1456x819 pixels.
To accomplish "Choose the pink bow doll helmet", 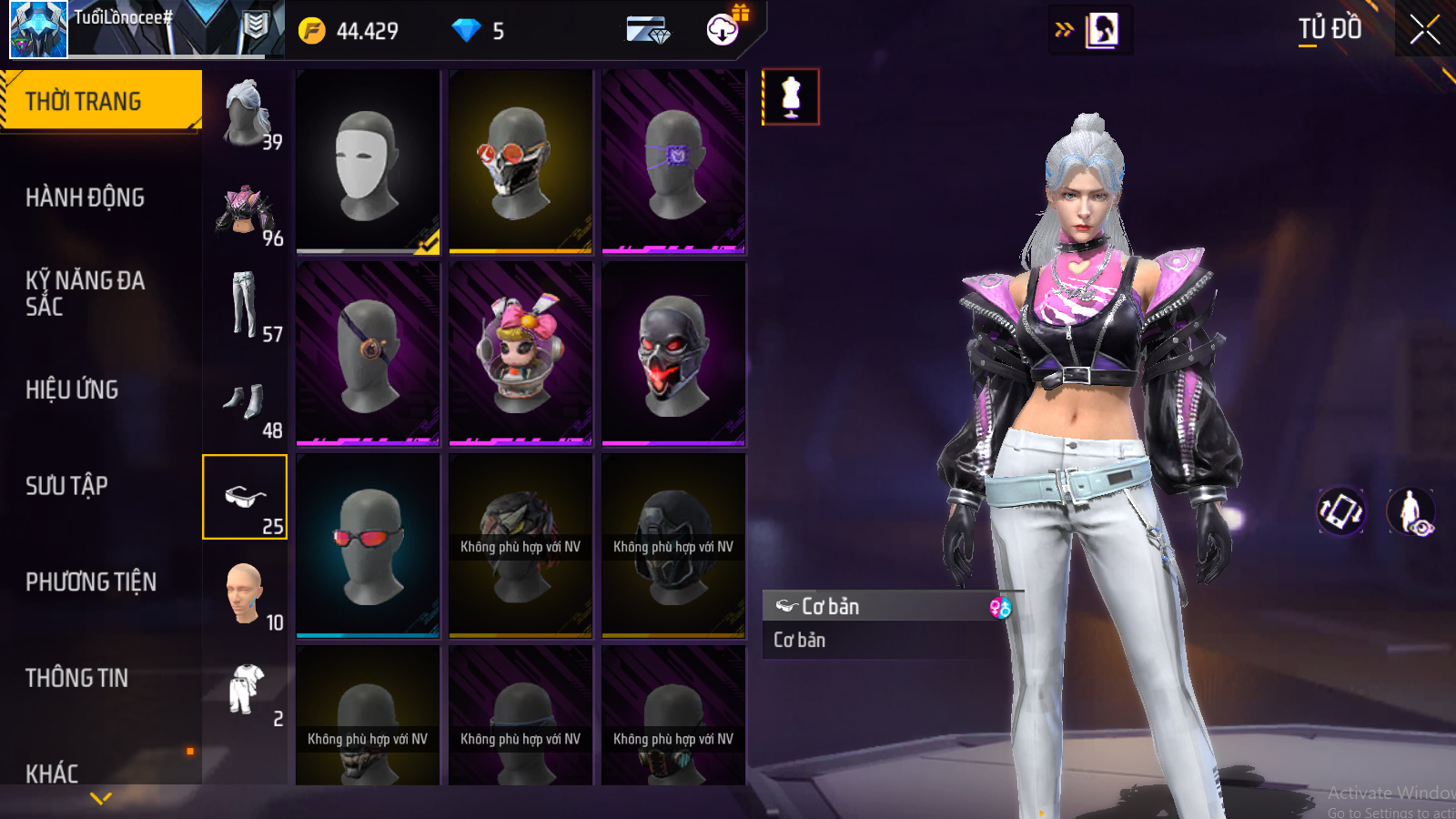I will tap(521, 354).
